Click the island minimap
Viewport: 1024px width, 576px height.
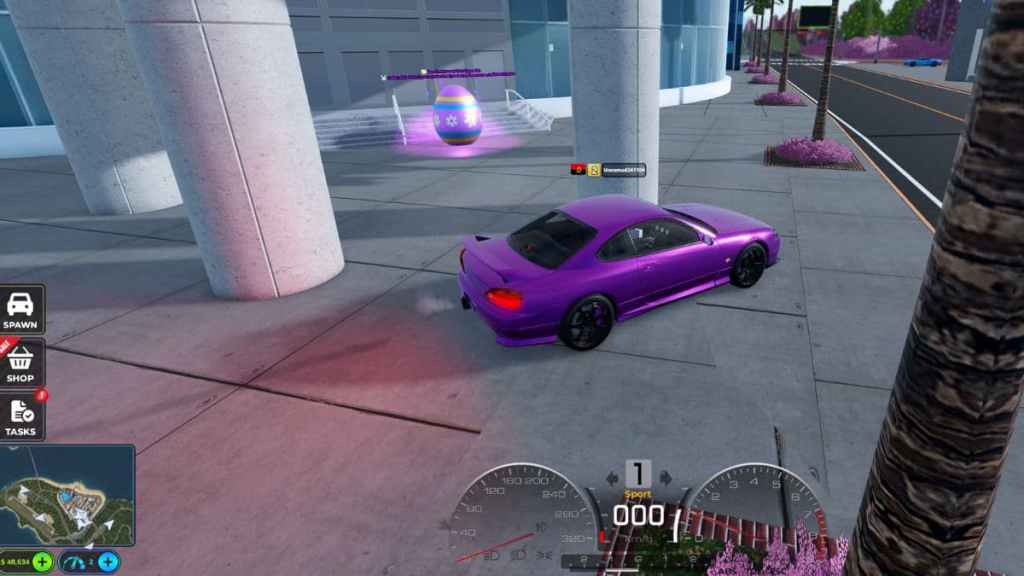click(67, 496)
